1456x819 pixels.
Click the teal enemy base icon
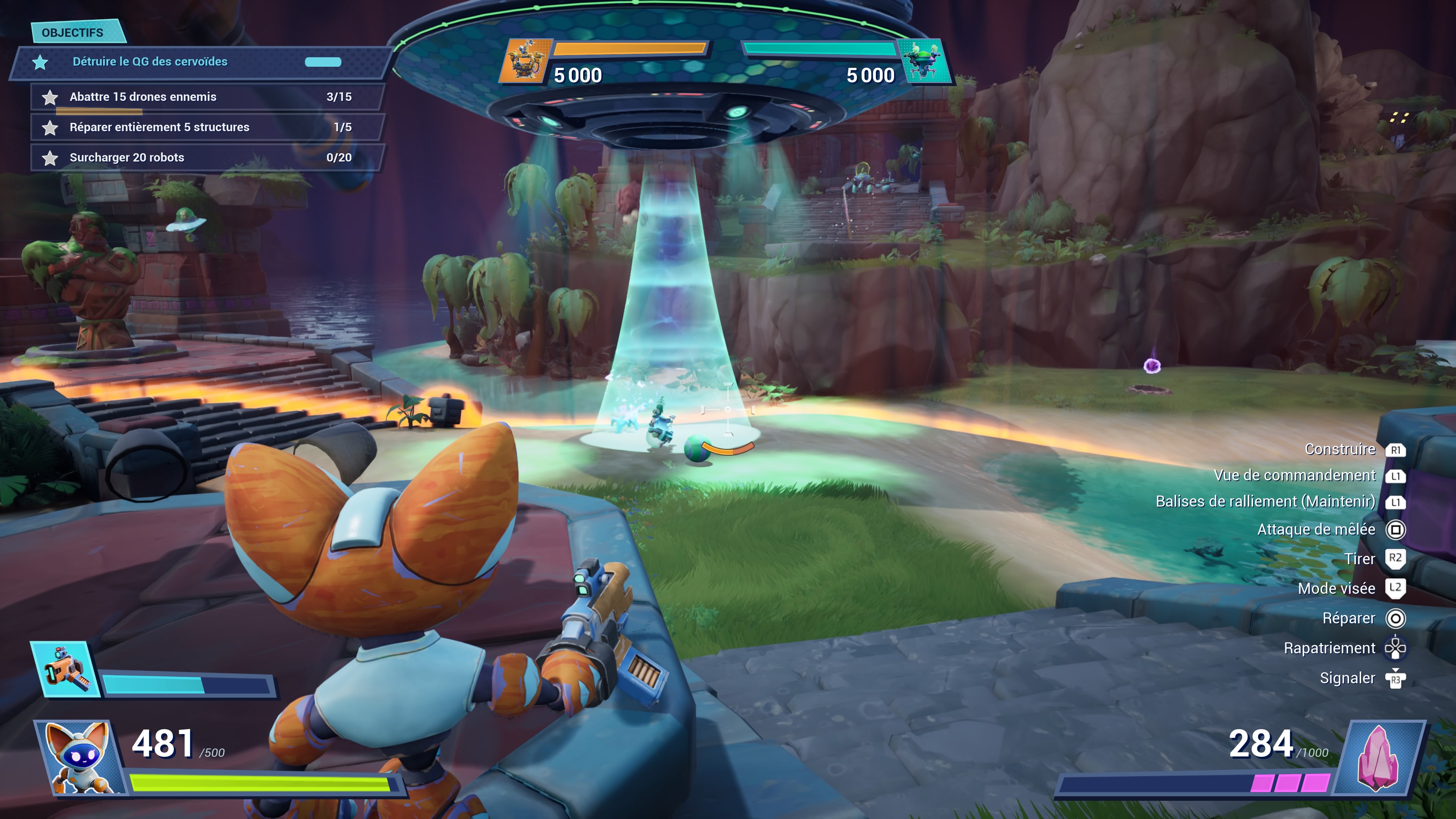click(x=923, y=61)
